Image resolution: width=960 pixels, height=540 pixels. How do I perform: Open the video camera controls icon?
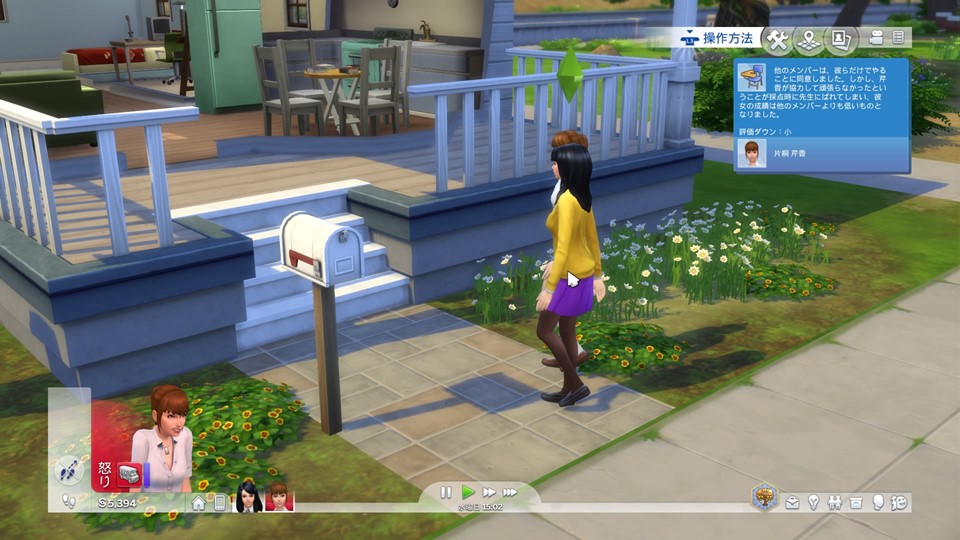[876, 38]
